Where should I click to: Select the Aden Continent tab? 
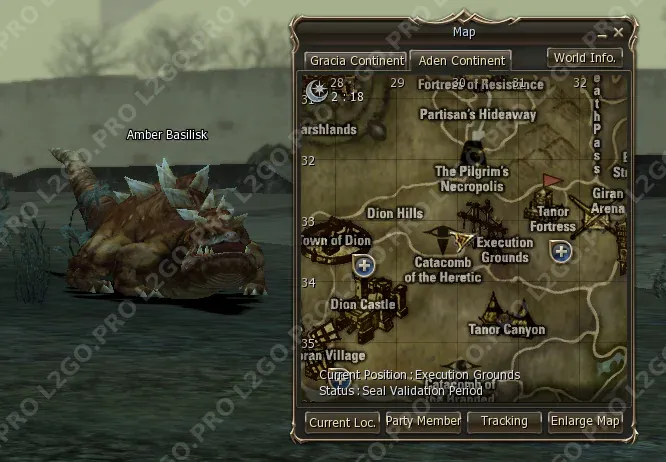pos(461,61)
